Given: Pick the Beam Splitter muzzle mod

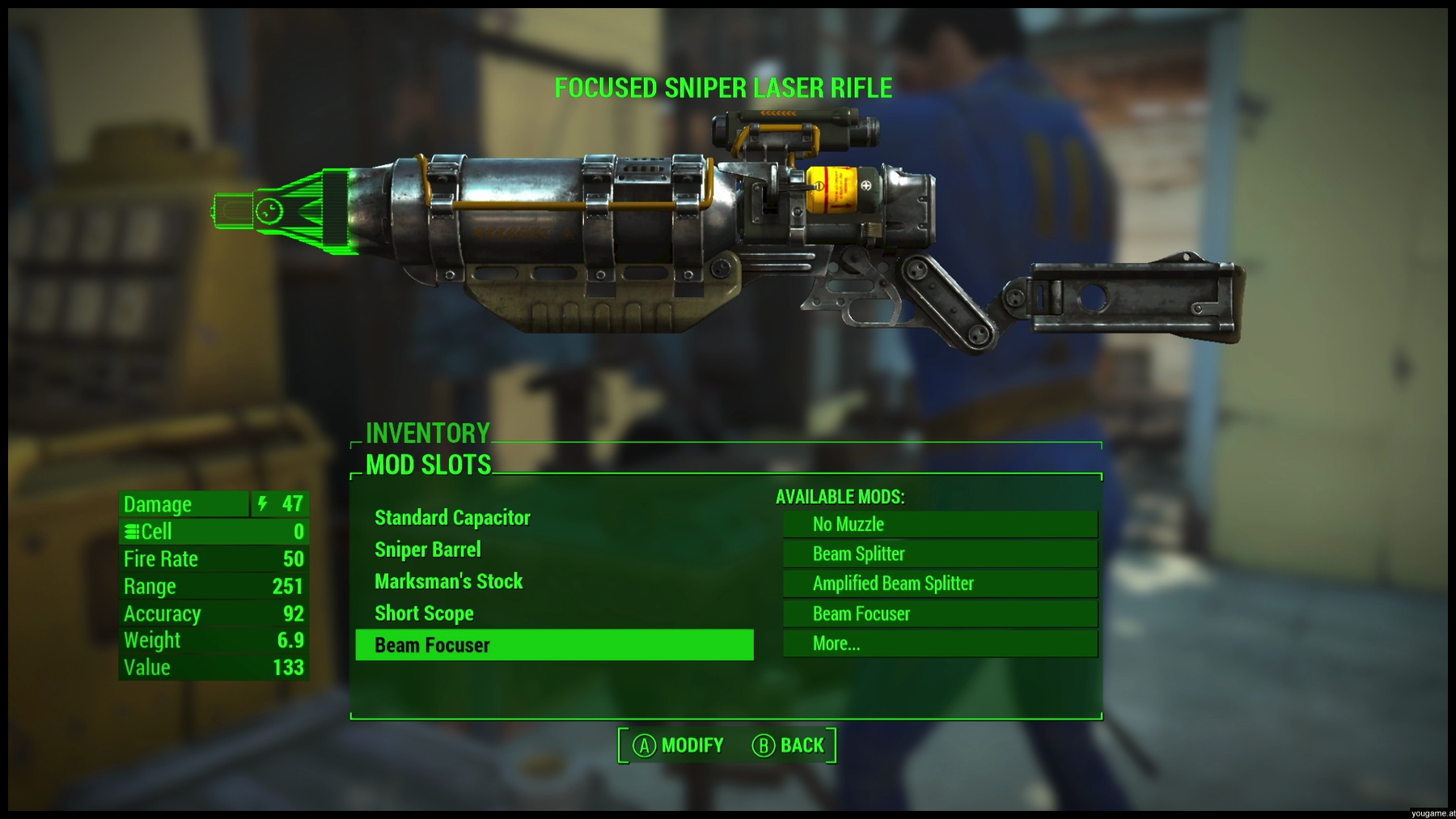Looking at the screenshot, I should 940,554.
